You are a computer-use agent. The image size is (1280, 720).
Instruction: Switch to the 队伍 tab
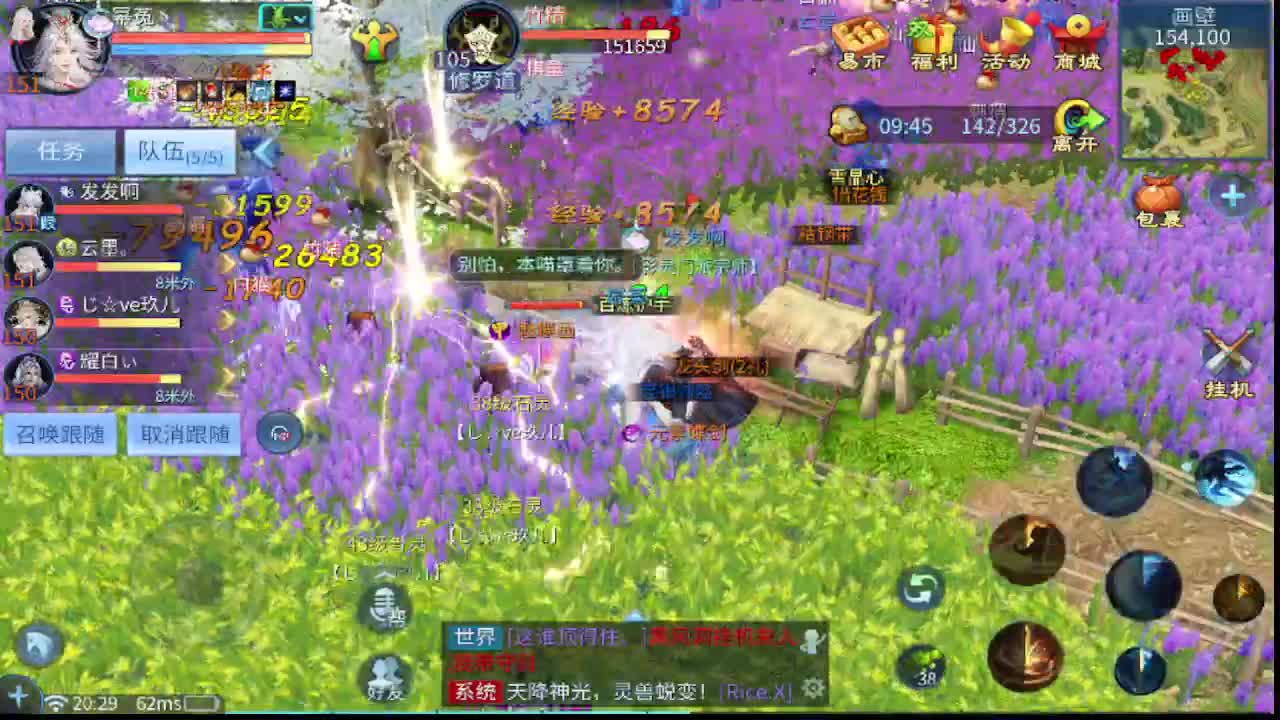tap(165, 151)
